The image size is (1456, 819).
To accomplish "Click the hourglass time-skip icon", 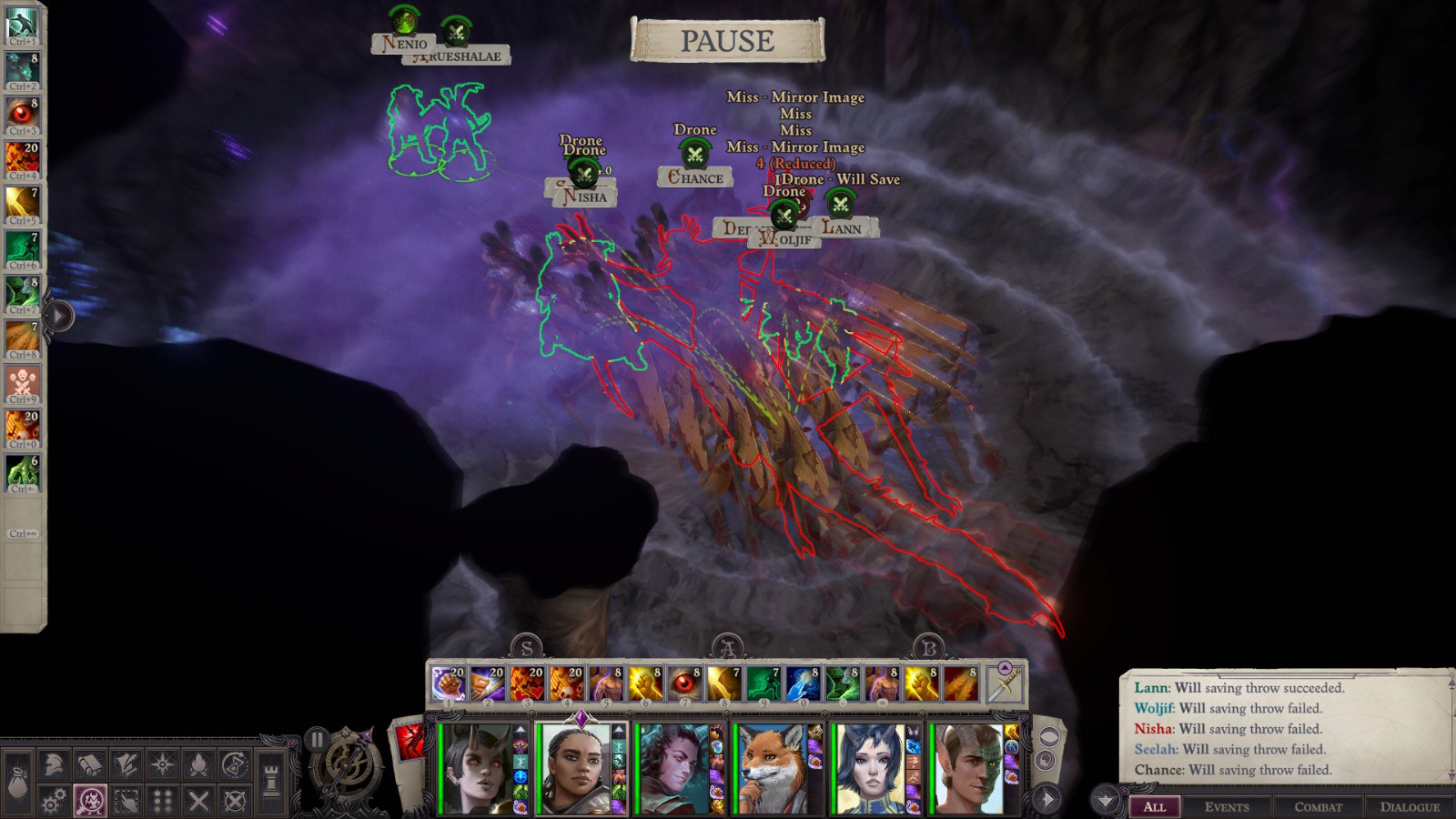I will [x=235, y=764].
